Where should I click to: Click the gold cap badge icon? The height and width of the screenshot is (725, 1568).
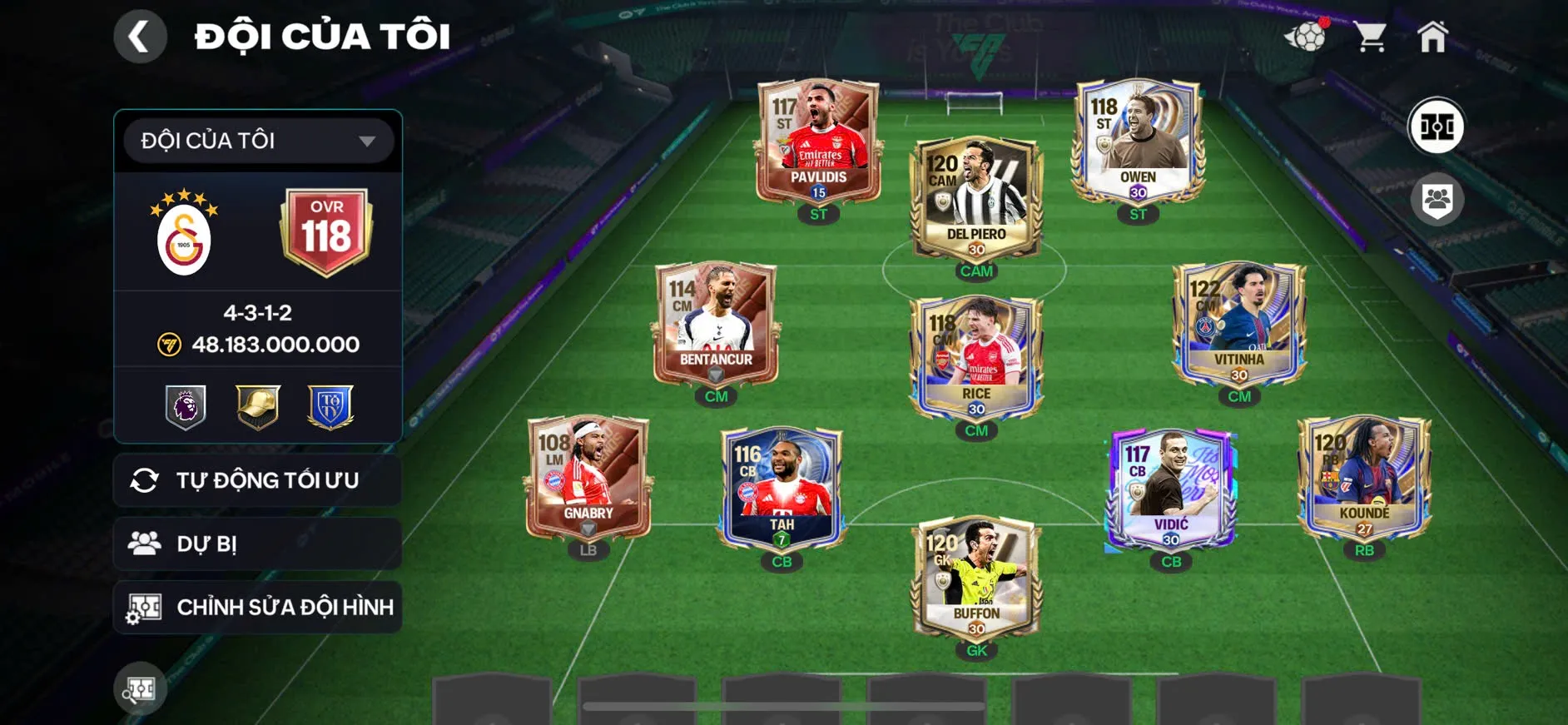258,406
